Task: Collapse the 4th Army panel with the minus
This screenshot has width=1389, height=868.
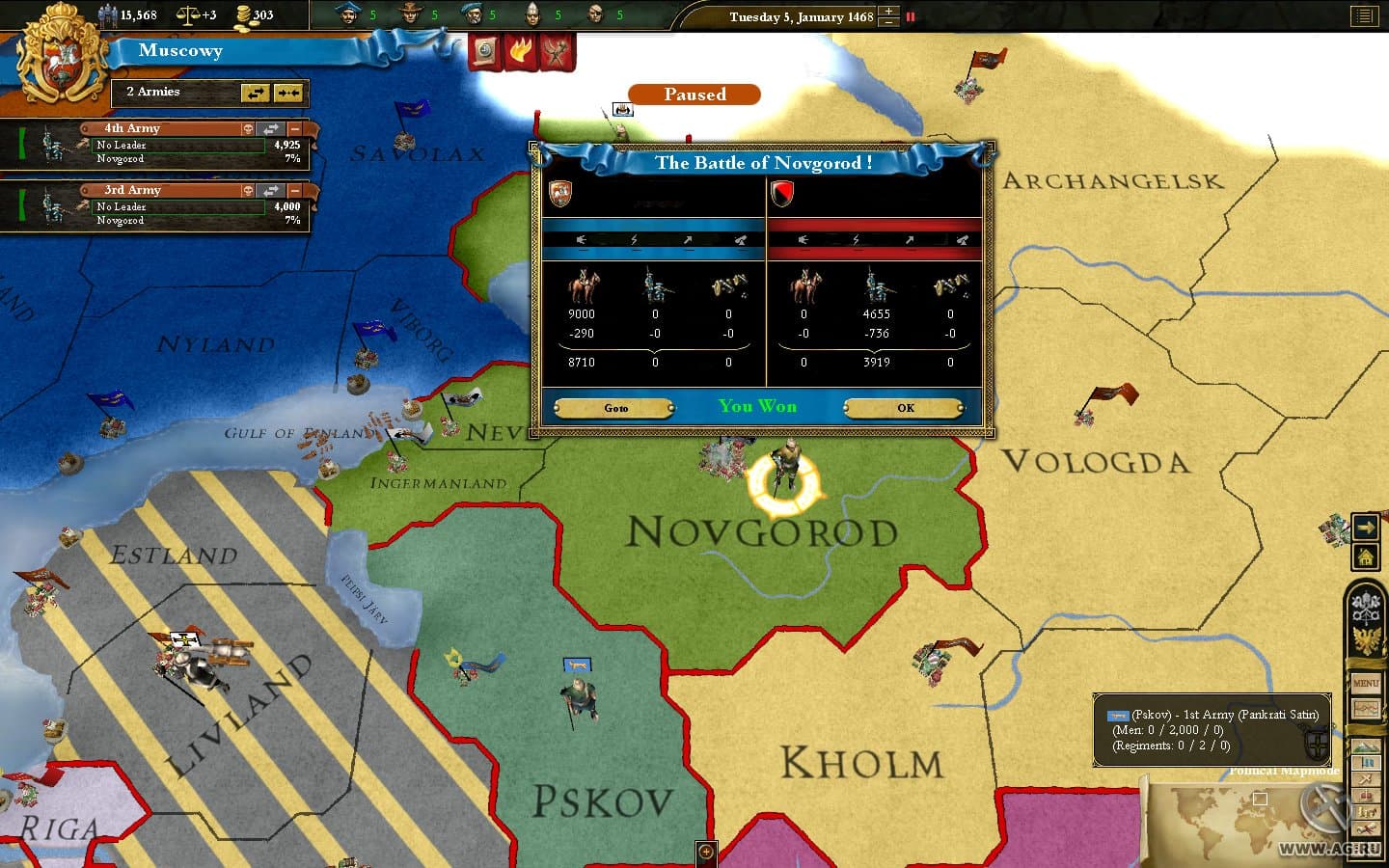Action: 294,128
